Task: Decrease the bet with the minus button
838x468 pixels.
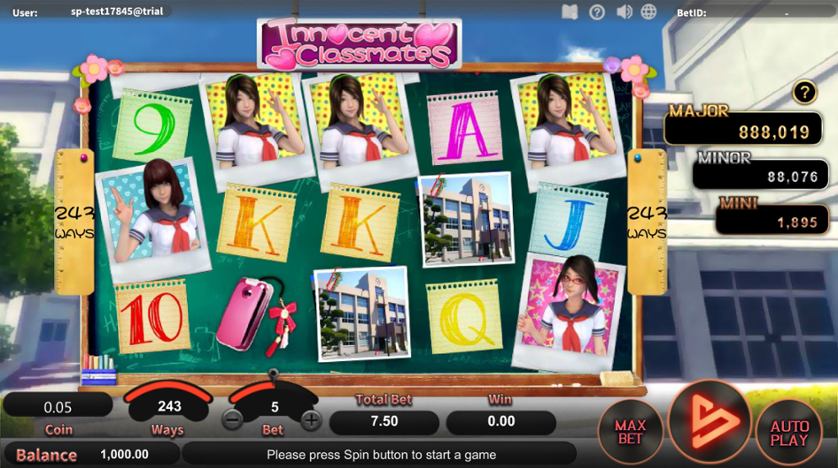Action: pos(233,419)
